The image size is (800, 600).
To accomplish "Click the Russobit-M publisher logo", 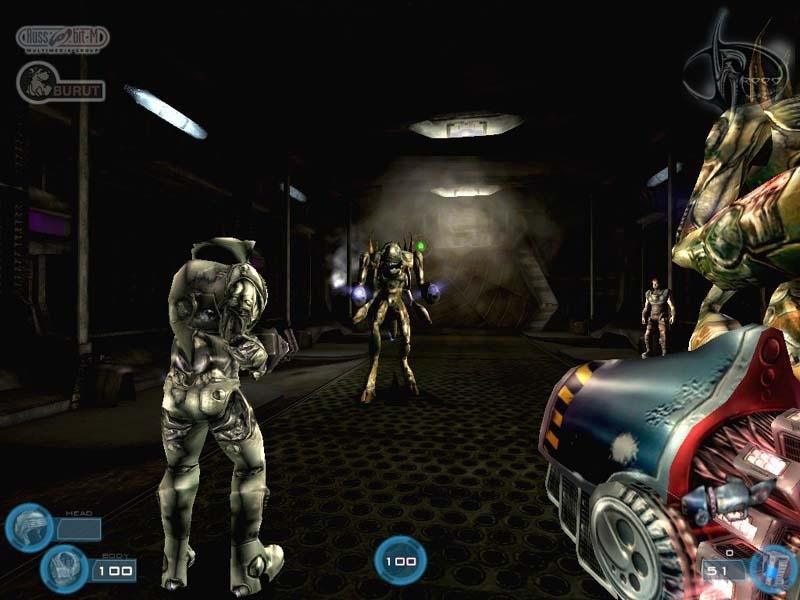I will click(63, 39).
